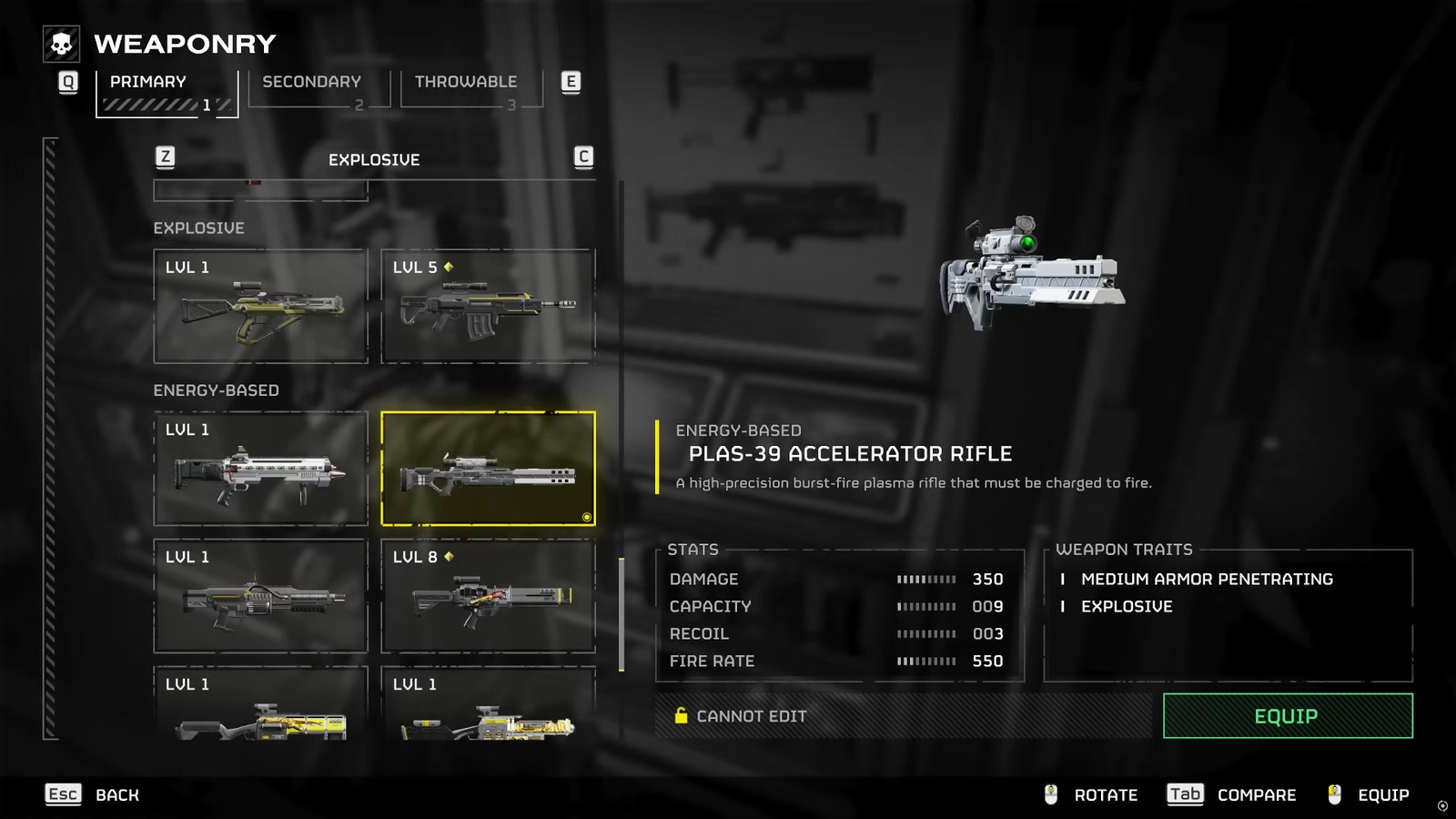Select the highlighted Accelerator Rifle tile
1456x819 pixels.
(x=488, y=469)
